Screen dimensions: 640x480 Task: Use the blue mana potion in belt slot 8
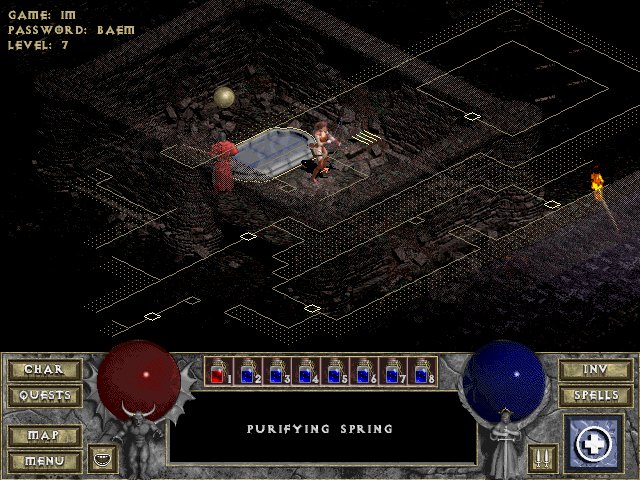pyautogui.click(x=422, y=371)
